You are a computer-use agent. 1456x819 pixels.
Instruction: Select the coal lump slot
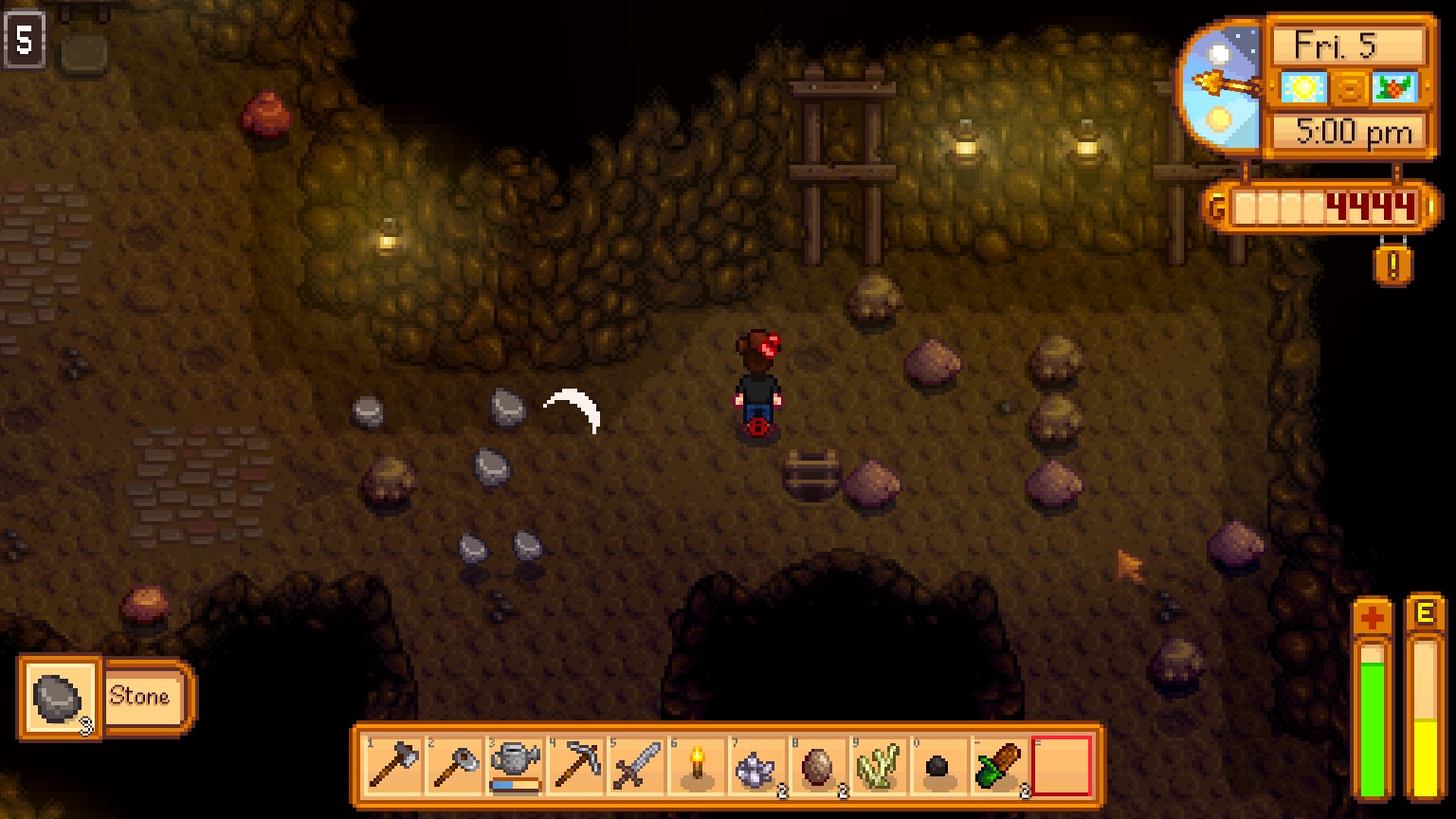click(940, 765)
